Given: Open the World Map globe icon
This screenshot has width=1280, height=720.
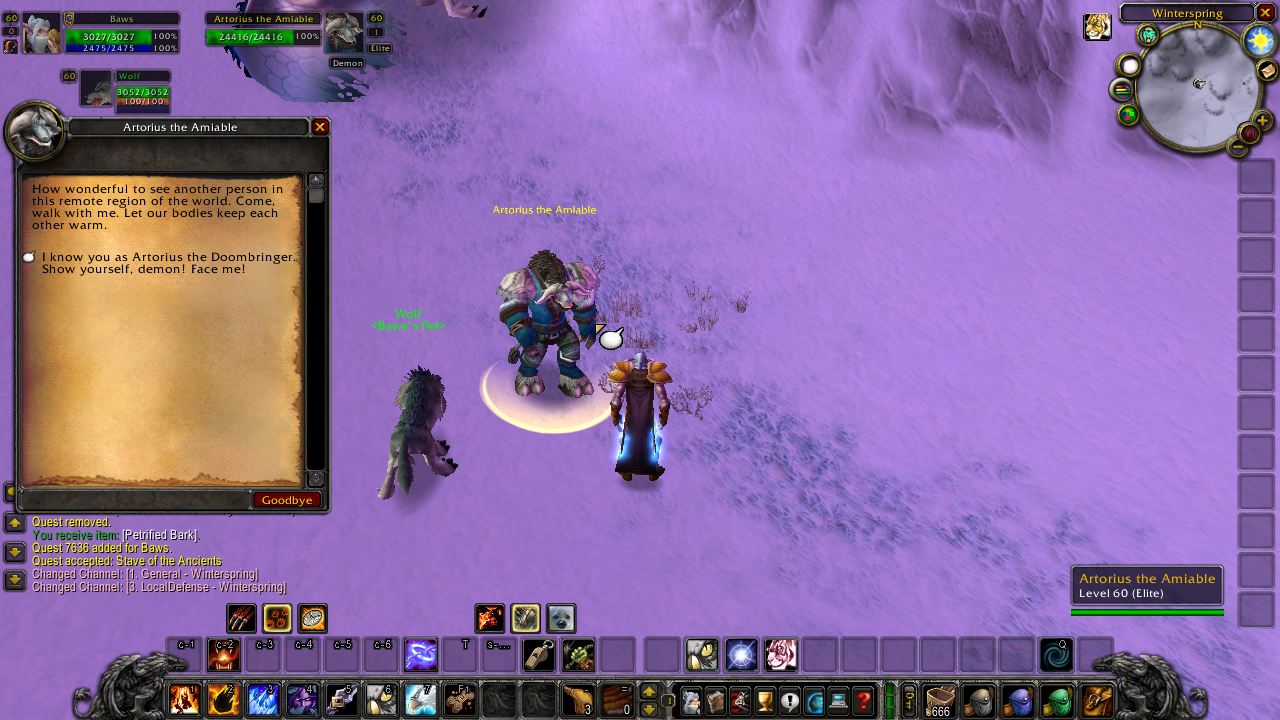Looking at the screenshot, I should pos(816,700).
